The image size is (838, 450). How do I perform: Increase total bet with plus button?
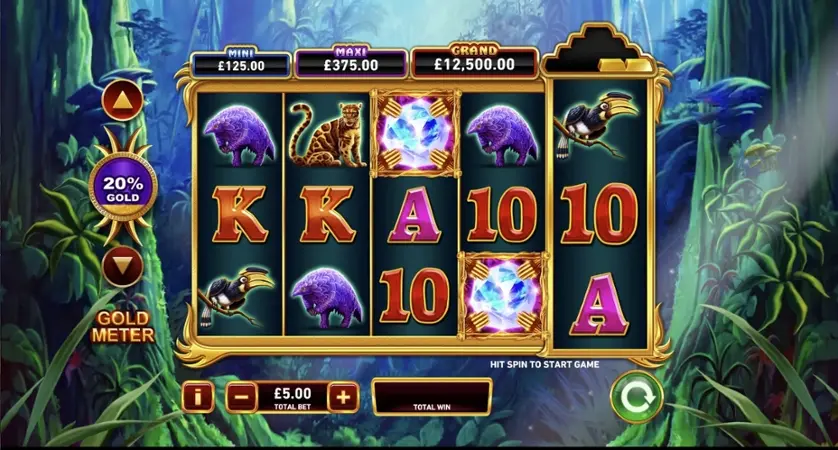tap(343, 397)
